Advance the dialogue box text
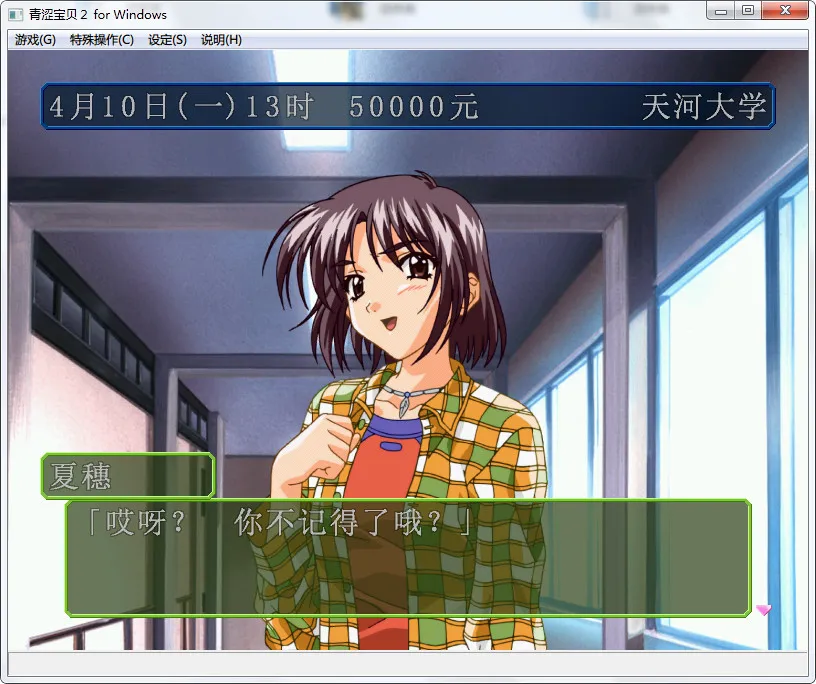This screenshot has width=816, height=684. tap(407, 557)
